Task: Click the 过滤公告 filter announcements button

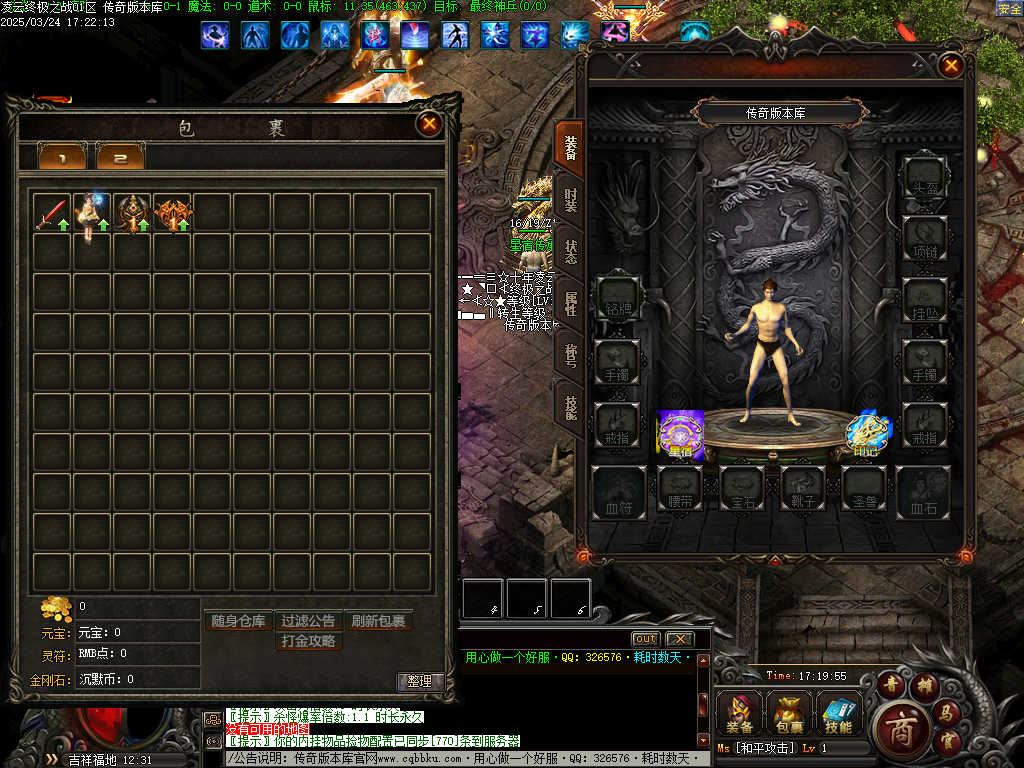Action: point(308,621)
